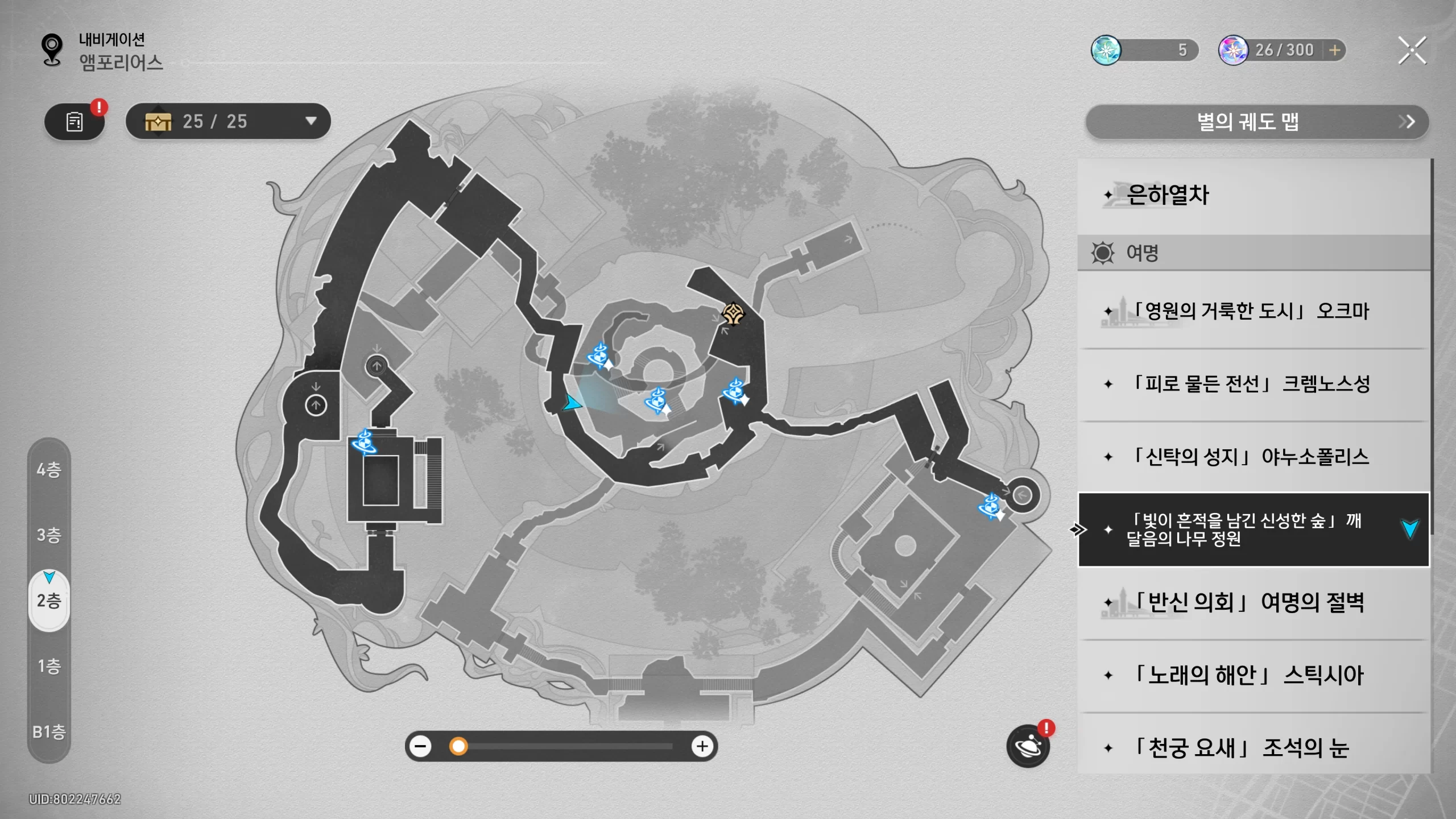Switch to floor 4층
The image size is (1456, 819).
point(49,470)
